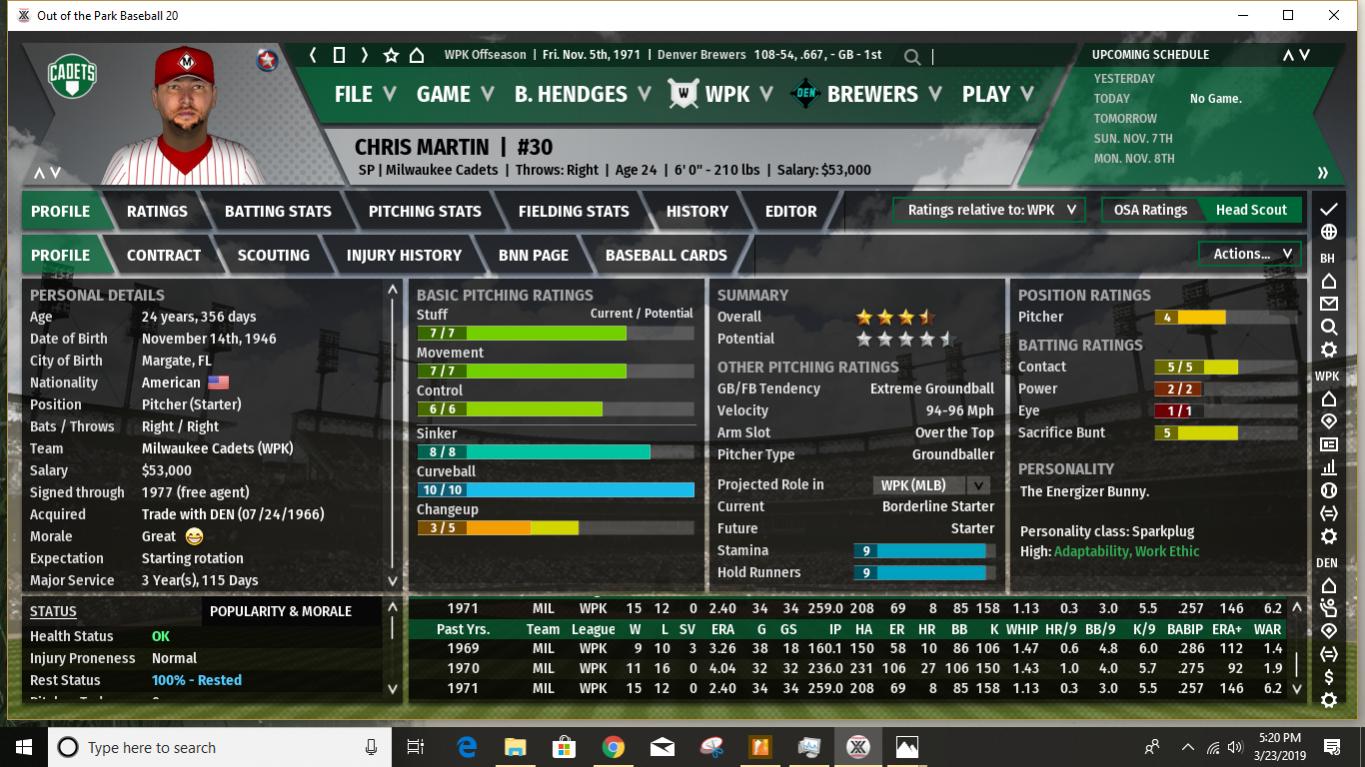Switch to the PITCHING STATS tab
Image resolution: width=1365 pixels, height=767 pixels.
(425, 211)
